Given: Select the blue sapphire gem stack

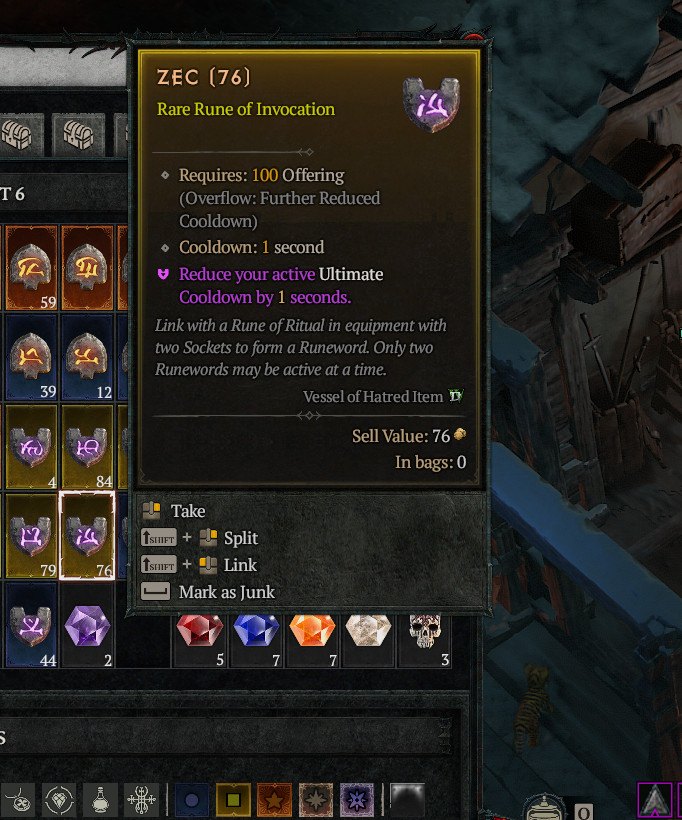Looking at the screenshot, I should [x=257, y=631].
